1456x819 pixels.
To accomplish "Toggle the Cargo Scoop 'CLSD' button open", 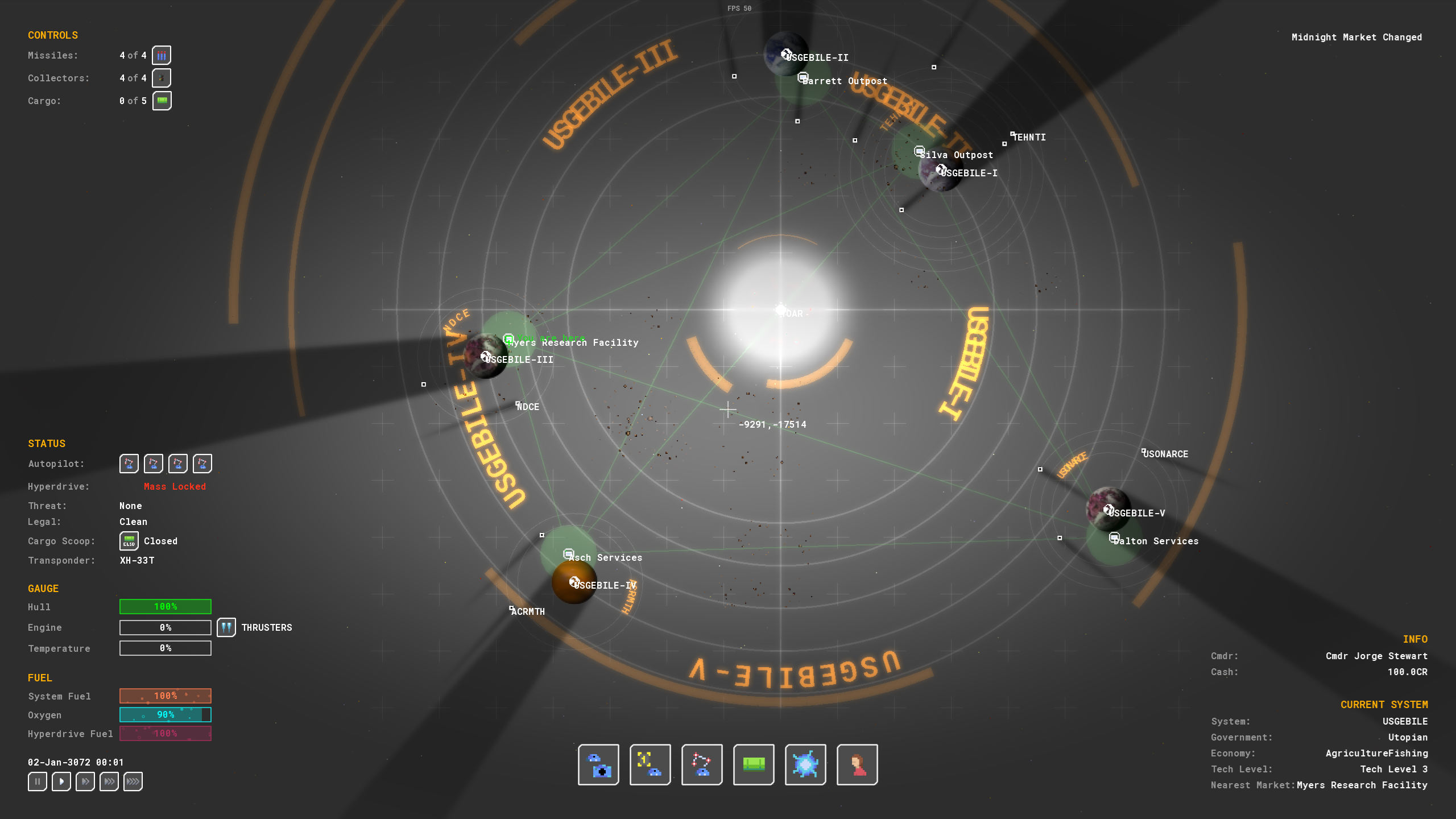I will pyautogui.click(x=129, y=540).
